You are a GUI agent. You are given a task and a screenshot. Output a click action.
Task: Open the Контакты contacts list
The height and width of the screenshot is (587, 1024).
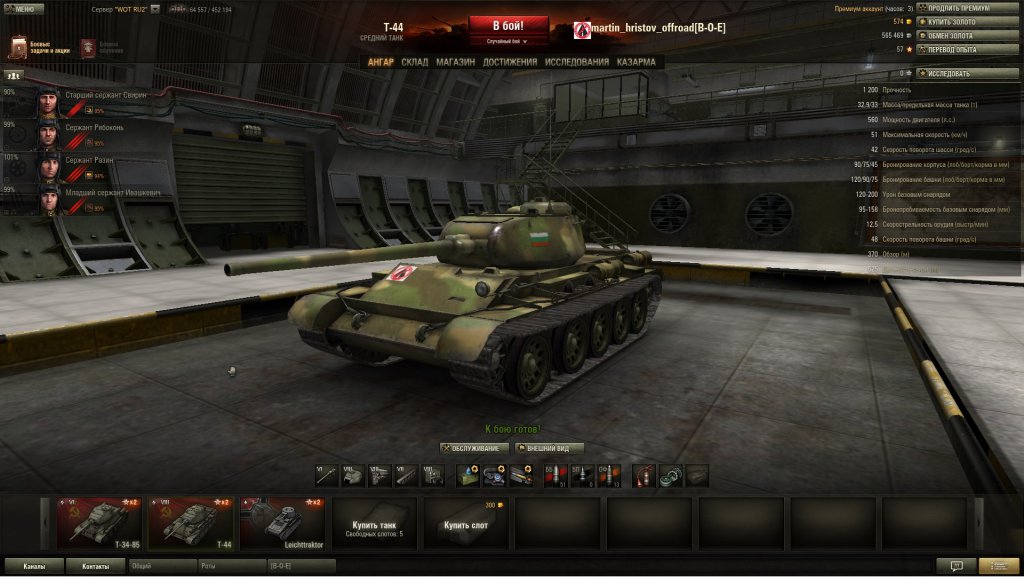pyautogui.click(x=96, y=566)
